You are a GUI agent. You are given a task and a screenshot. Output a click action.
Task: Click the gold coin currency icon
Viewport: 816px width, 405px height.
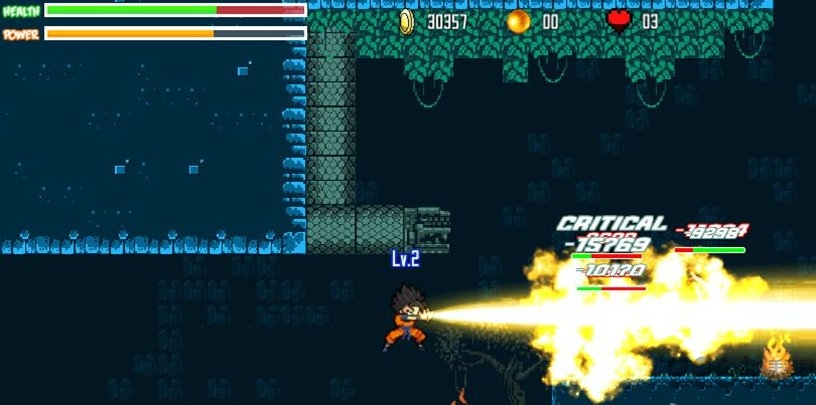(407, 21)
